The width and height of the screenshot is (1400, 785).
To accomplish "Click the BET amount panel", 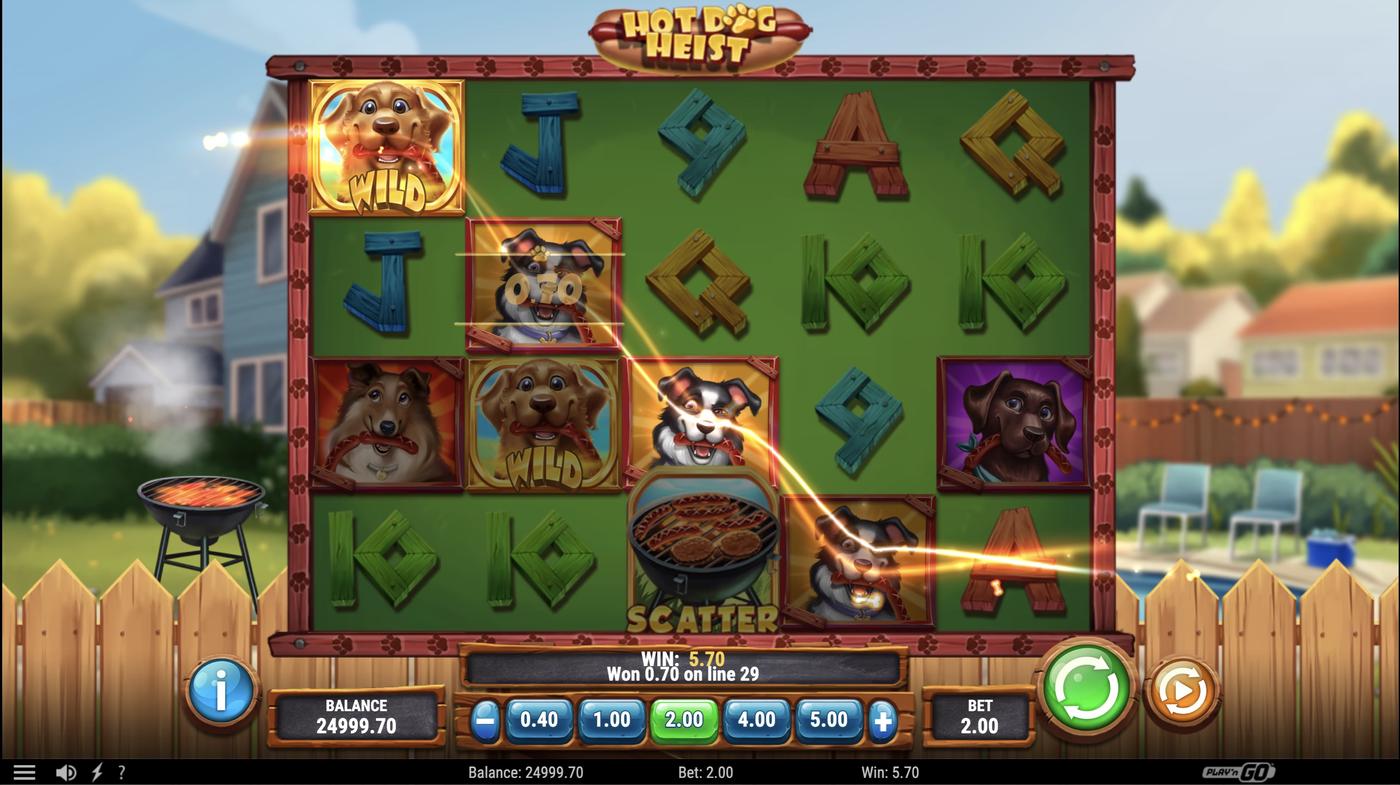I will click(x=980, y=716).
